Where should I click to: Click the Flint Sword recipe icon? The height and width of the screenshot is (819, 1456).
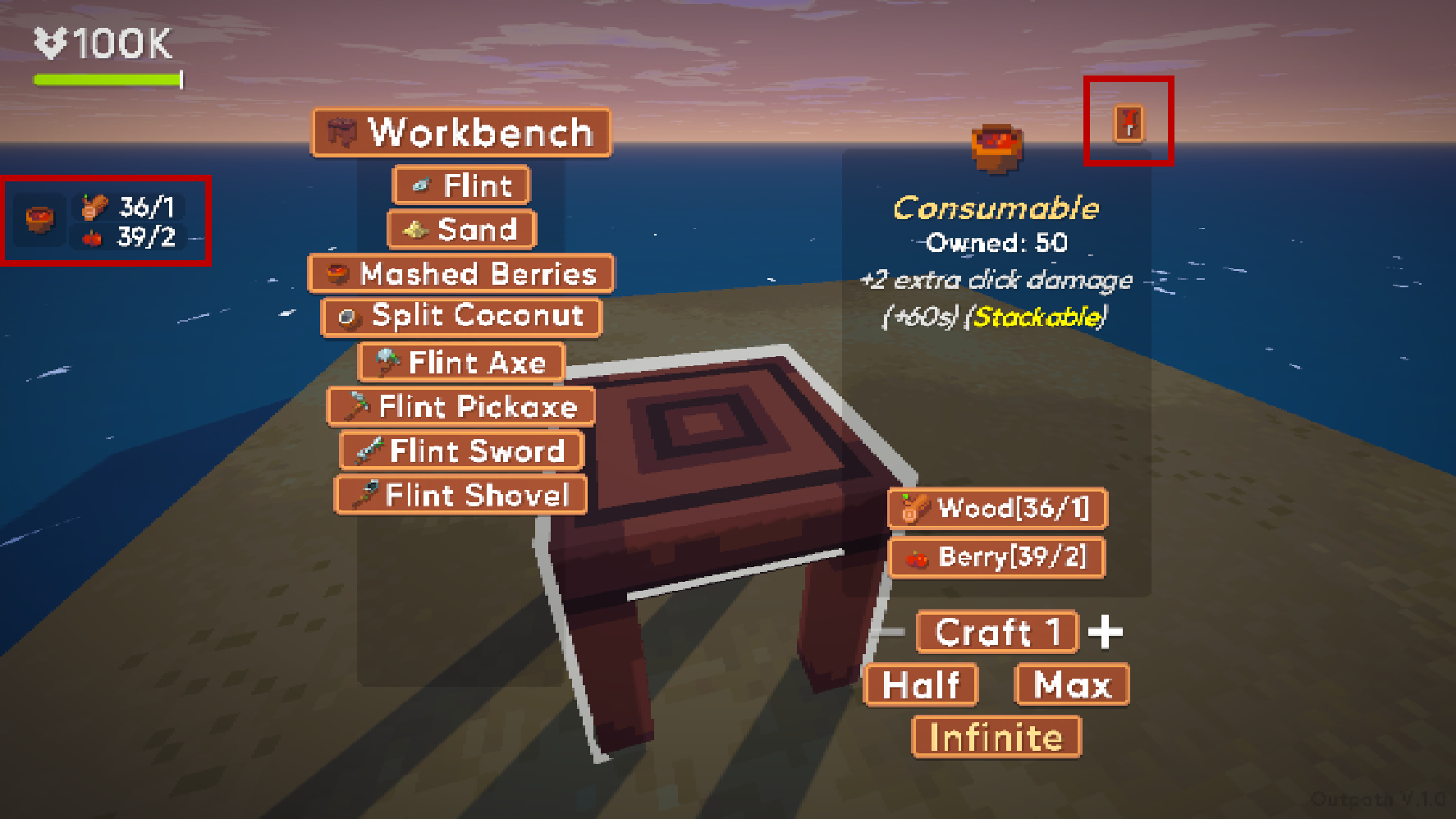pyautogui.click(x=369, y=450)
